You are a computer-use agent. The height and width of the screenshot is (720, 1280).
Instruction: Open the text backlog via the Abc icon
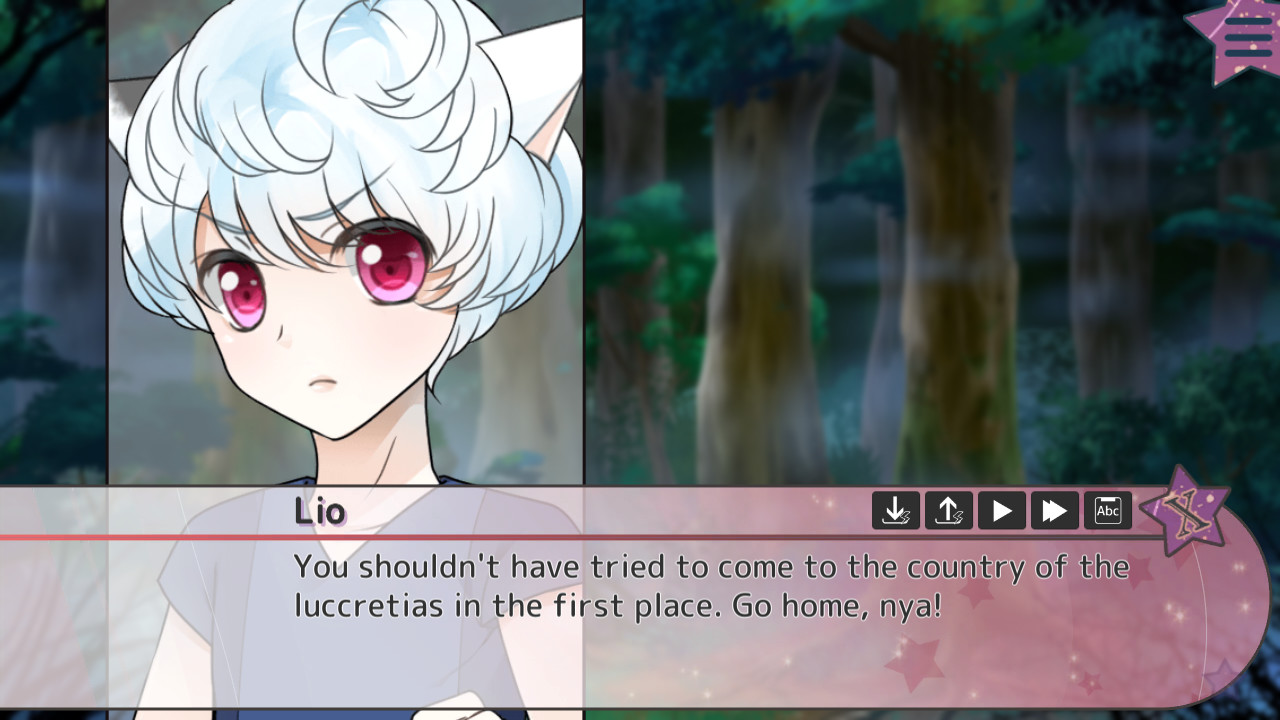coord(1108,510)
